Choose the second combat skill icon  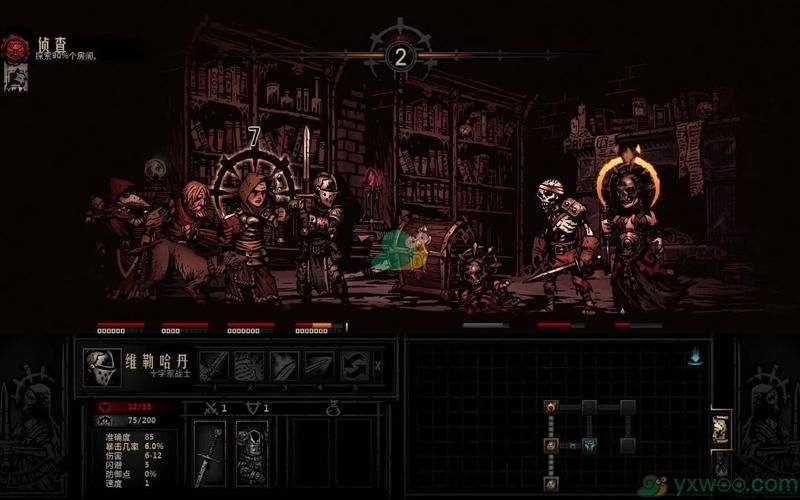point(250,365)
